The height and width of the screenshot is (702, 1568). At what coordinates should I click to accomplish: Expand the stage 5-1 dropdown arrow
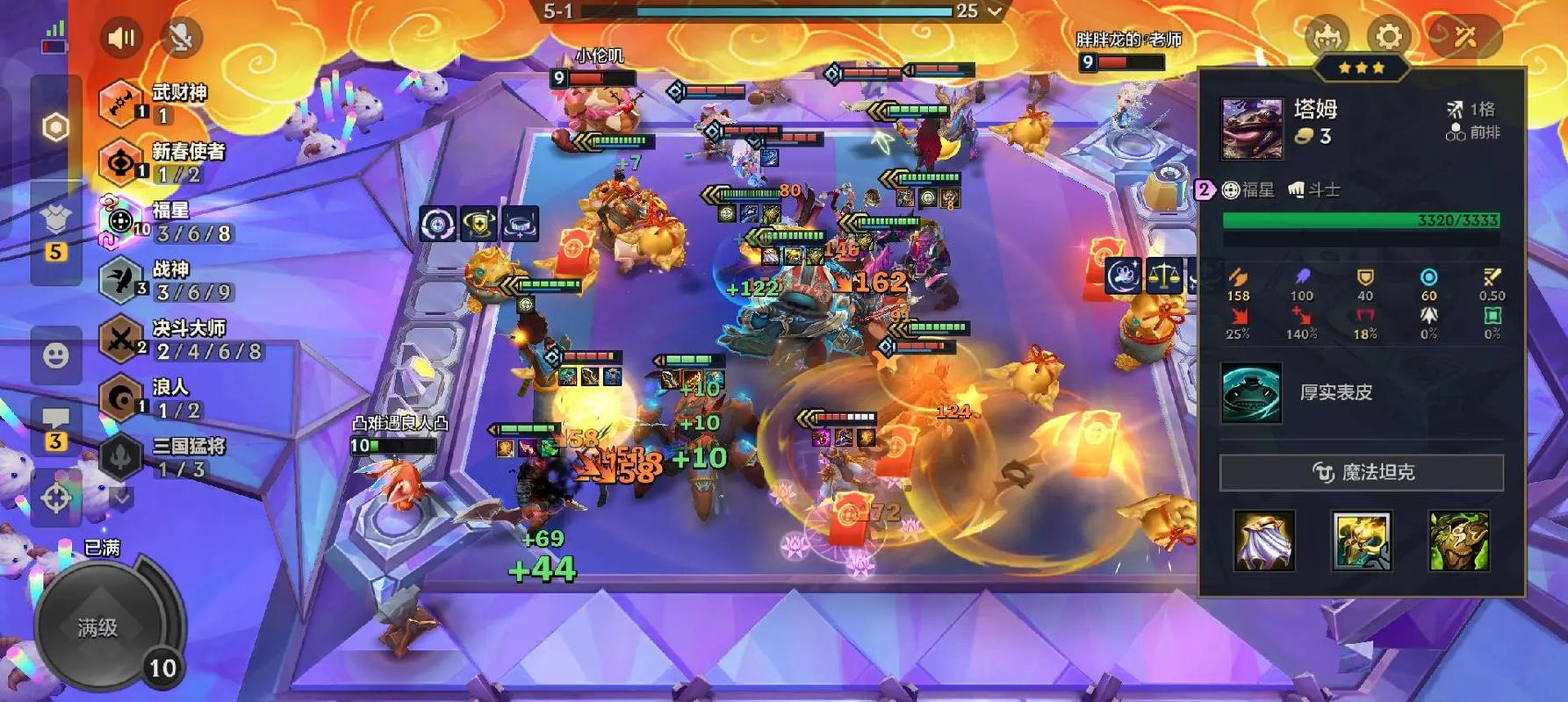pyautogui.click(x=995, y=11)
